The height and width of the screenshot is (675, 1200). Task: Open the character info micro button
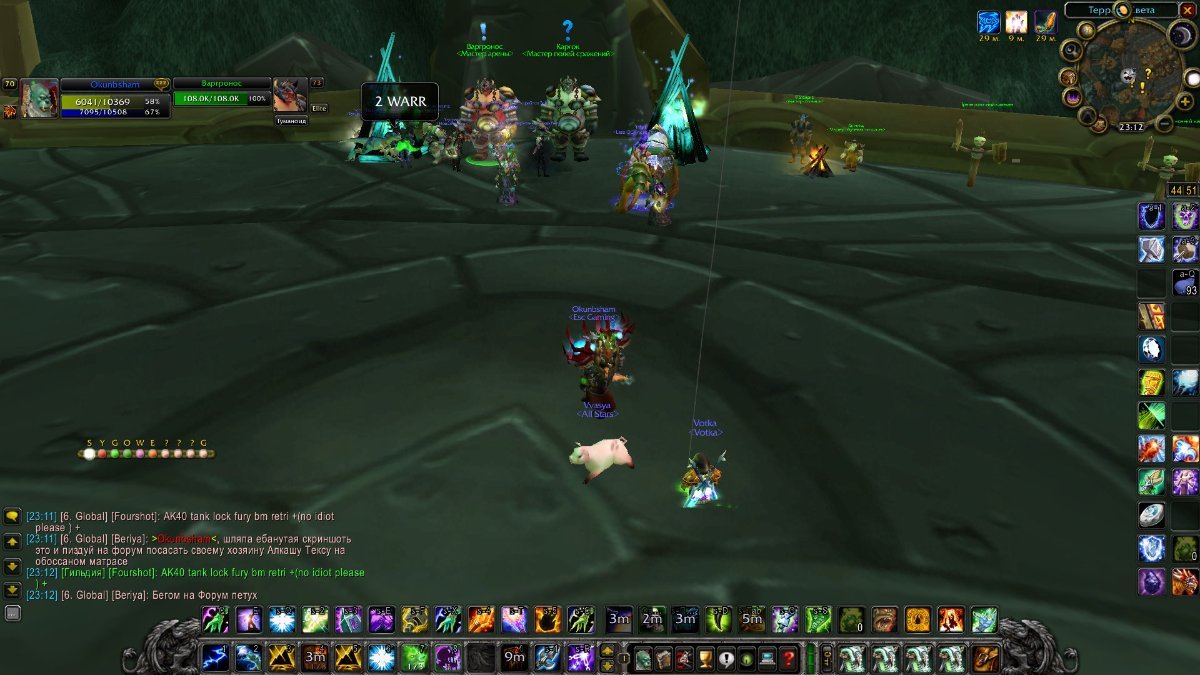click(x=642, y=659)
